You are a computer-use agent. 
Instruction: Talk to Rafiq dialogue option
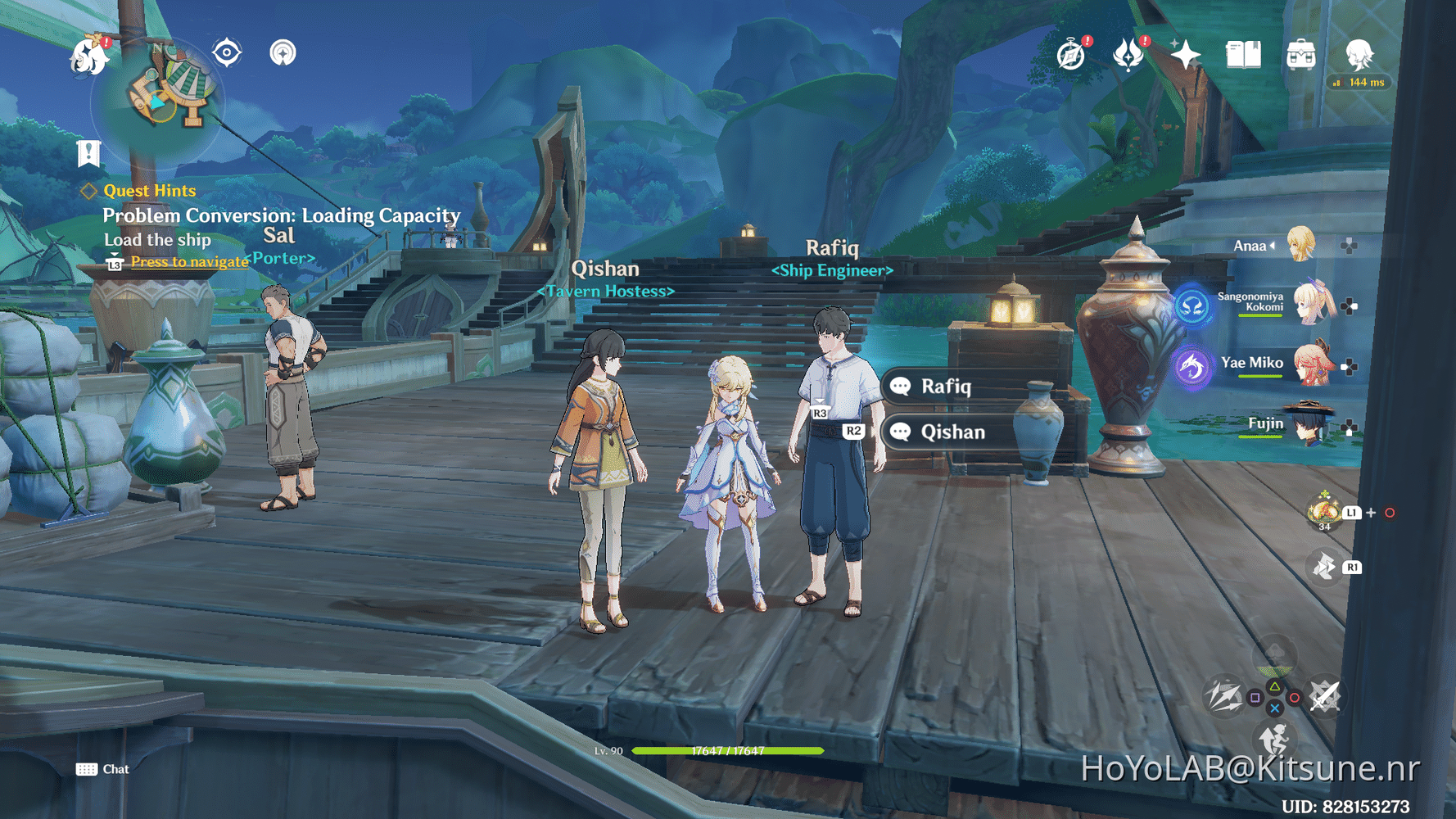(x=946, y=387)
